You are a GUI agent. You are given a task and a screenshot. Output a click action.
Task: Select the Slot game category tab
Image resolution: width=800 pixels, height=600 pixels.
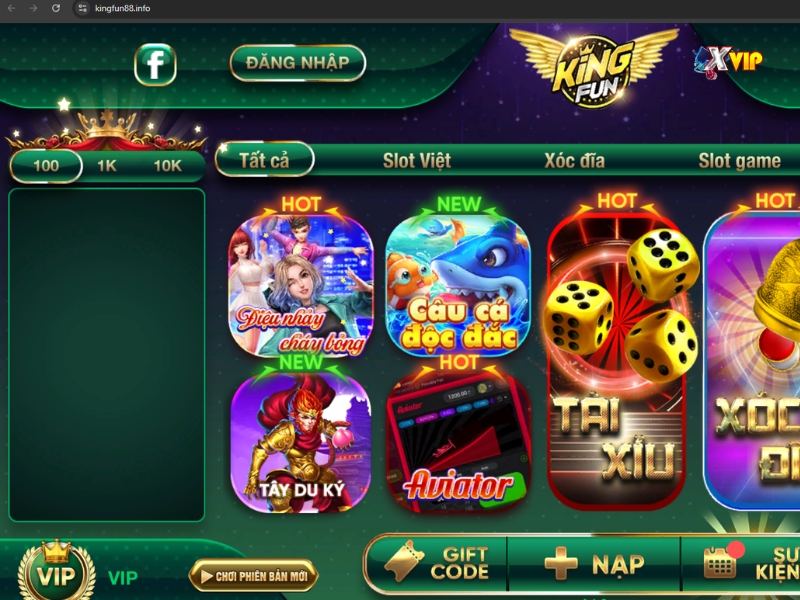pyautogui.click(x=740, y=160)
